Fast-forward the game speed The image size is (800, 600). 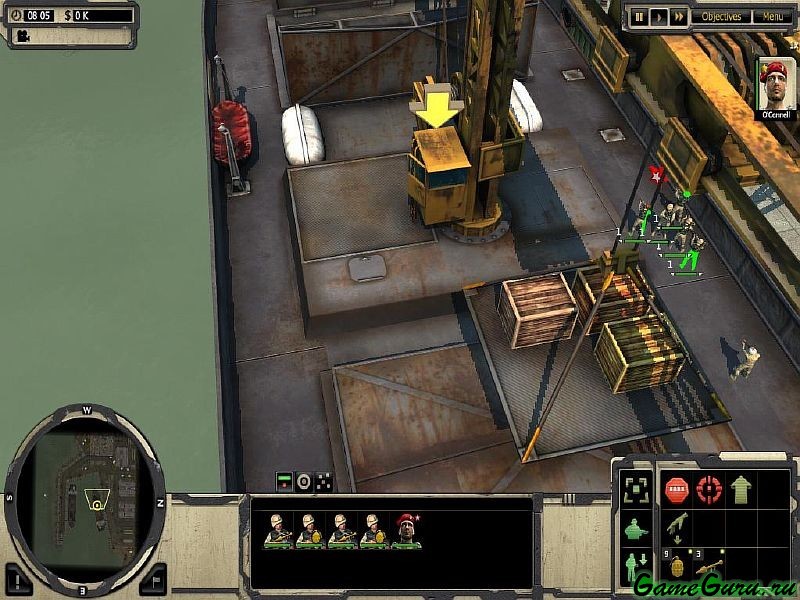point(679,16)
